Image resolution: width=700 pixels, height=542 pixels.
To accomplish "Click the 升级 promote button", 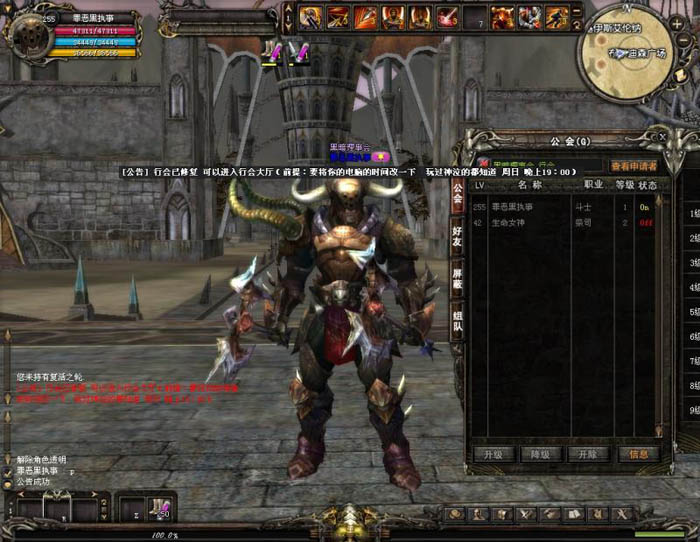I will coord(494,453).
